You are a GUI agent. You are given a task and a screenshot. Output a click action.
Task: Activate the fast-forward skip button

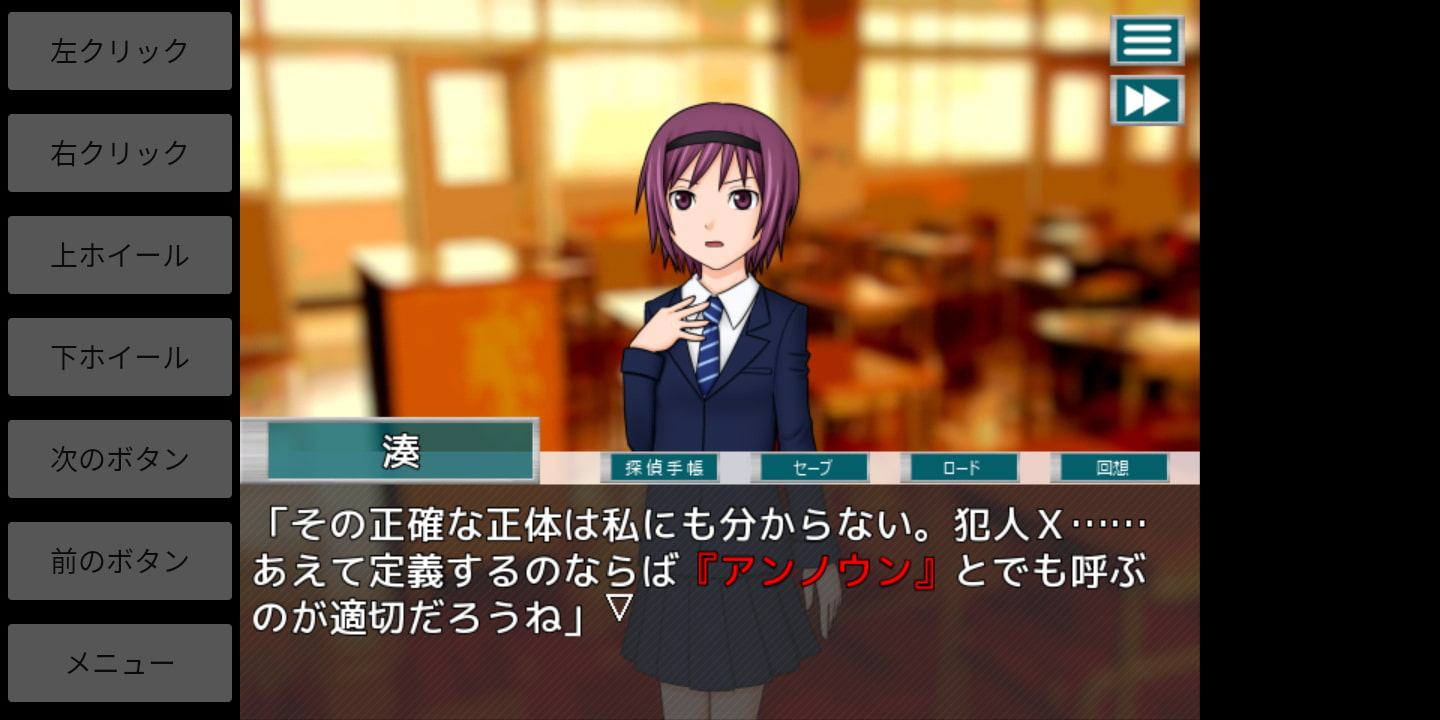(x=1147, y=100)
